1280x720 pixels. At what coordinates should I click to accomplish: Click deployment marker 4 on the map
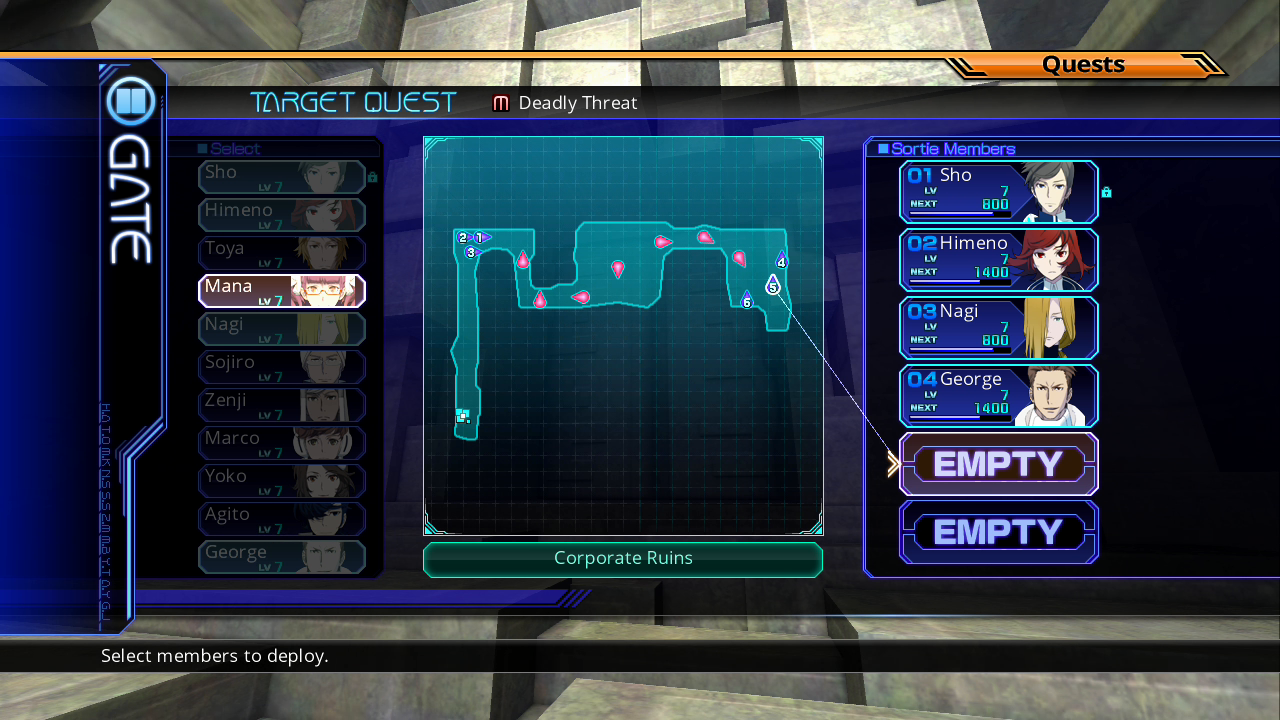(x=781, y=261)
